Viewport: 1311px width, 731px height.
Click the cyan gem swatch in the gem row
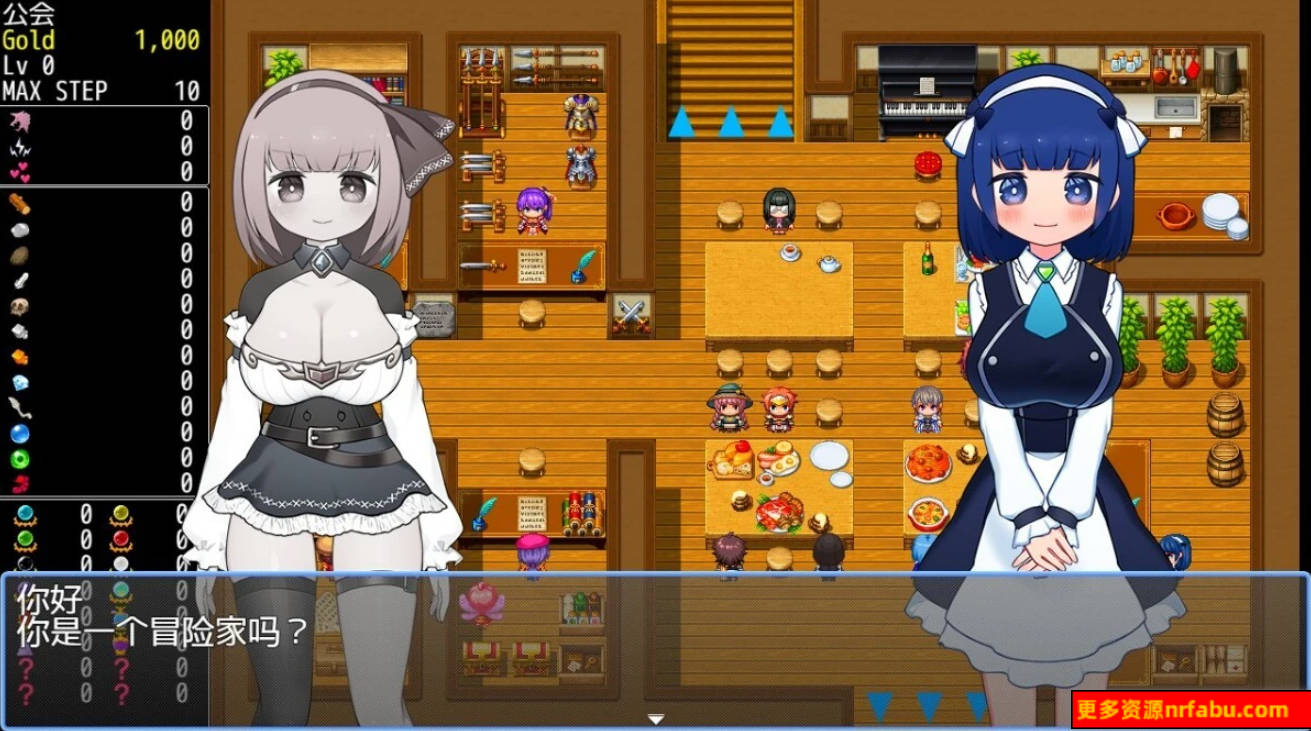click(24, 513)
